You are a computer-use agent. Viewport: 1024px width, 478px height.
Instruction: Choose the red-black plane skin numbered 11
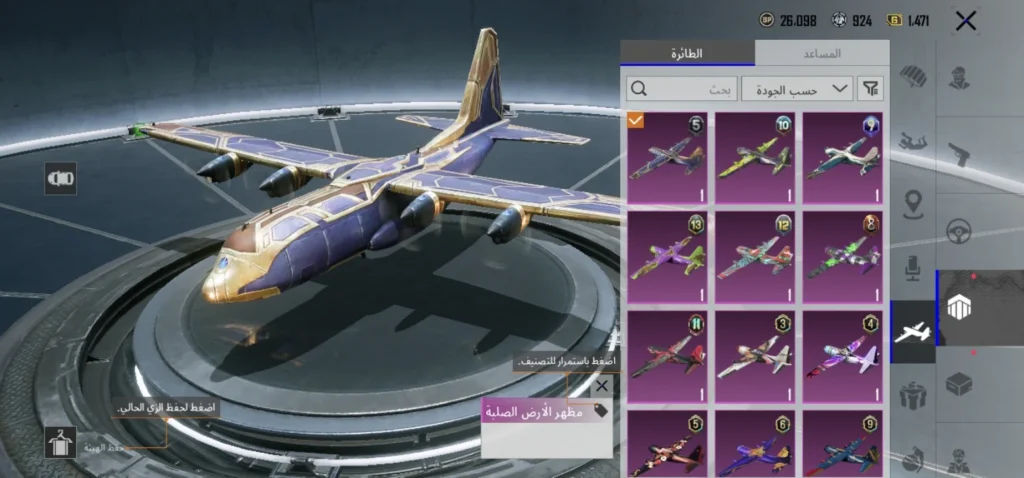coord(667,356)
